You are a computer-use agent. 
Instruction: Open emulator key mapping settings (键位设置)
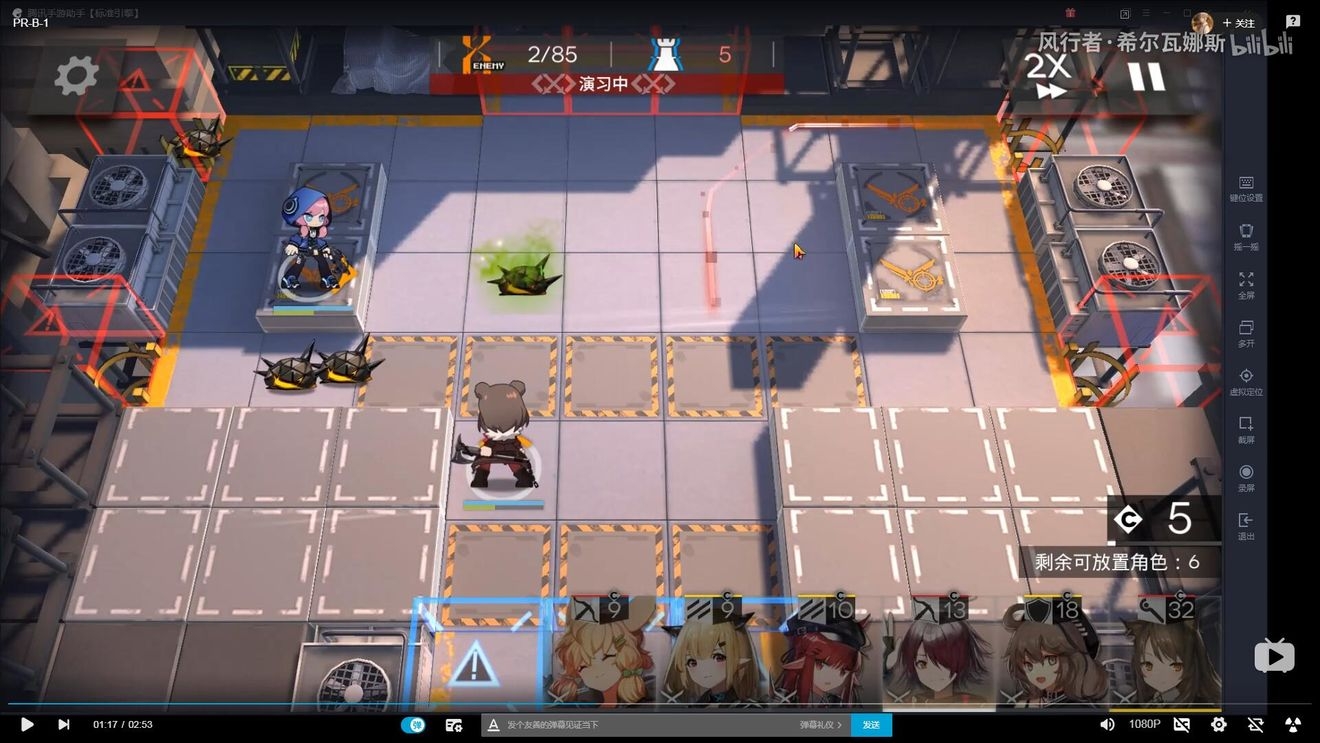click(x=1246, y=188)
